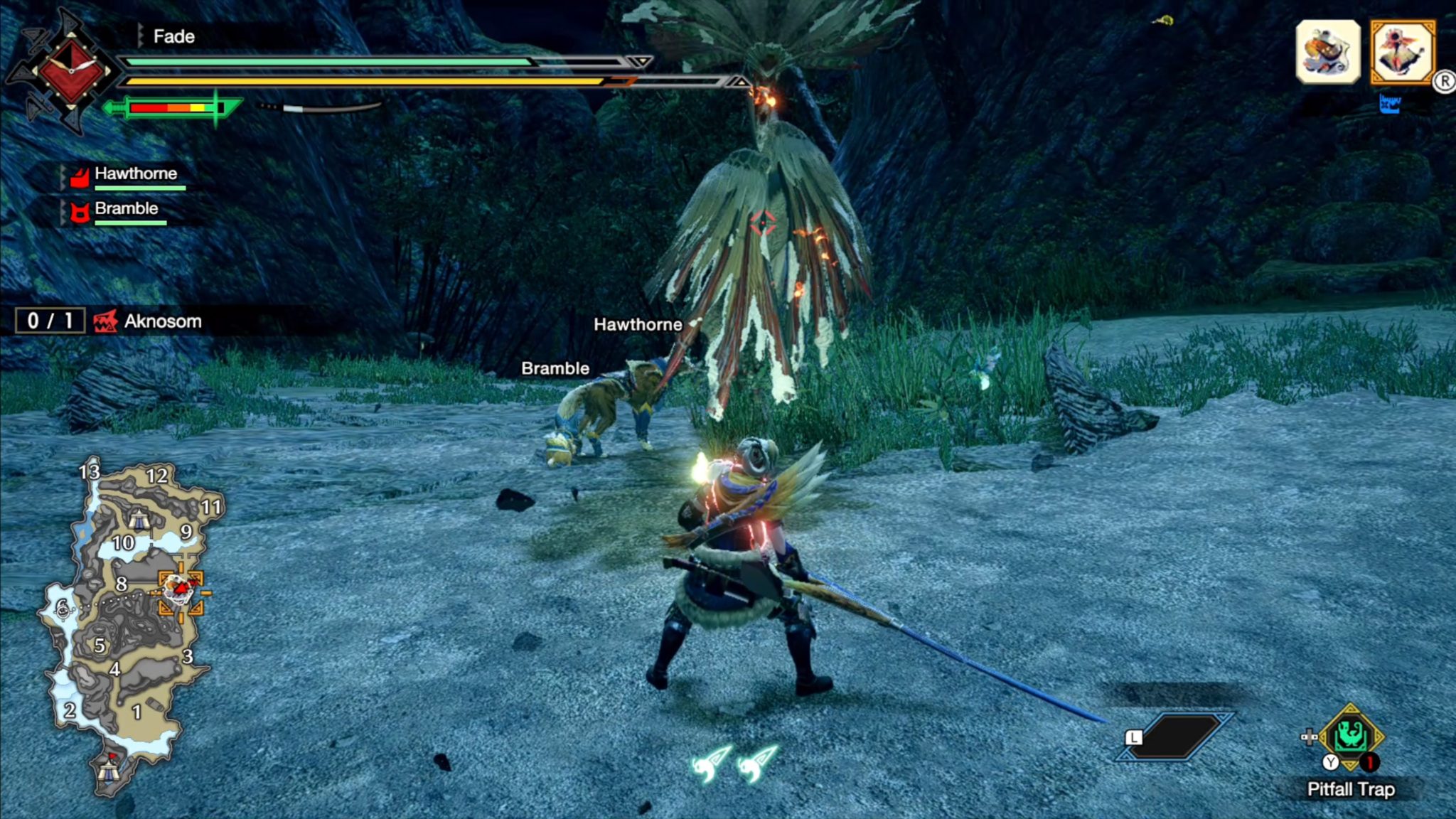The width and height of the screenshot is (1456, 819).
Task: Click the Hawthorne nameplate above the palico
Action: (638, 324)
